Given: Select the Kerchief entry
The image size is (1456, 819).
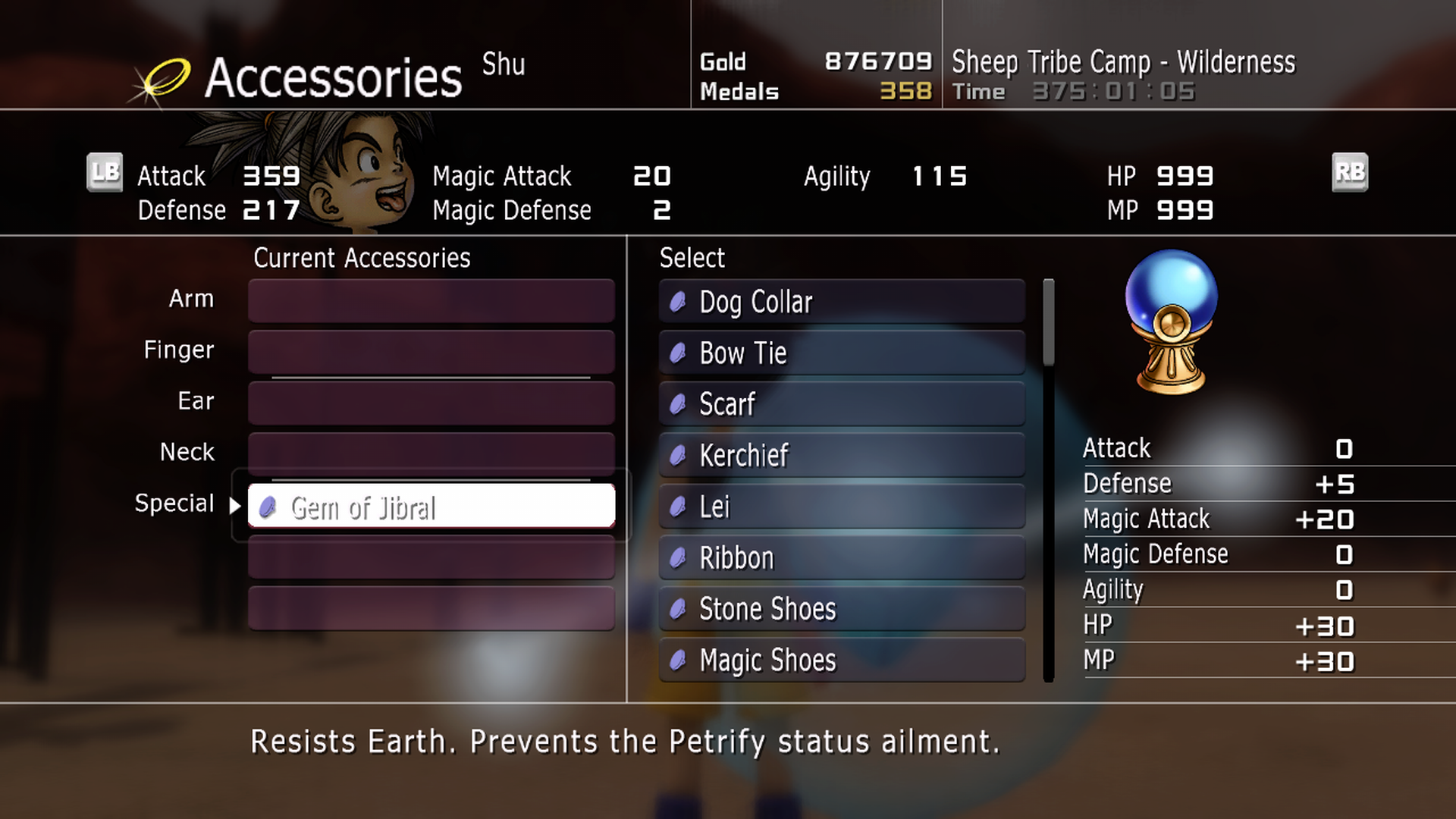Looking at the screenshot, I should 842,456.
